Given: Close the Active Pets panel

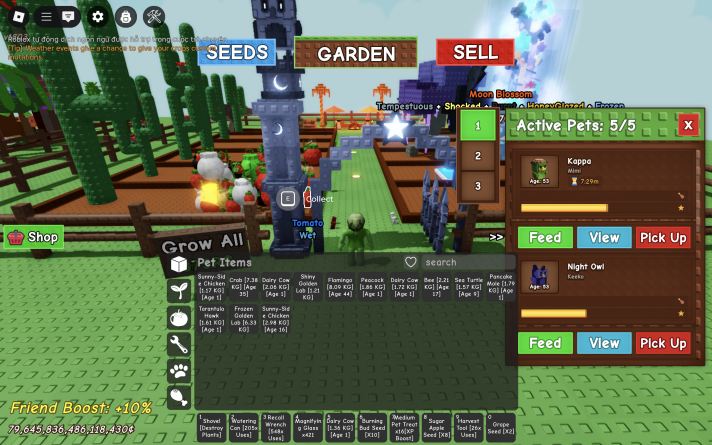Looking at the screenshot, I should pos(688,125).
